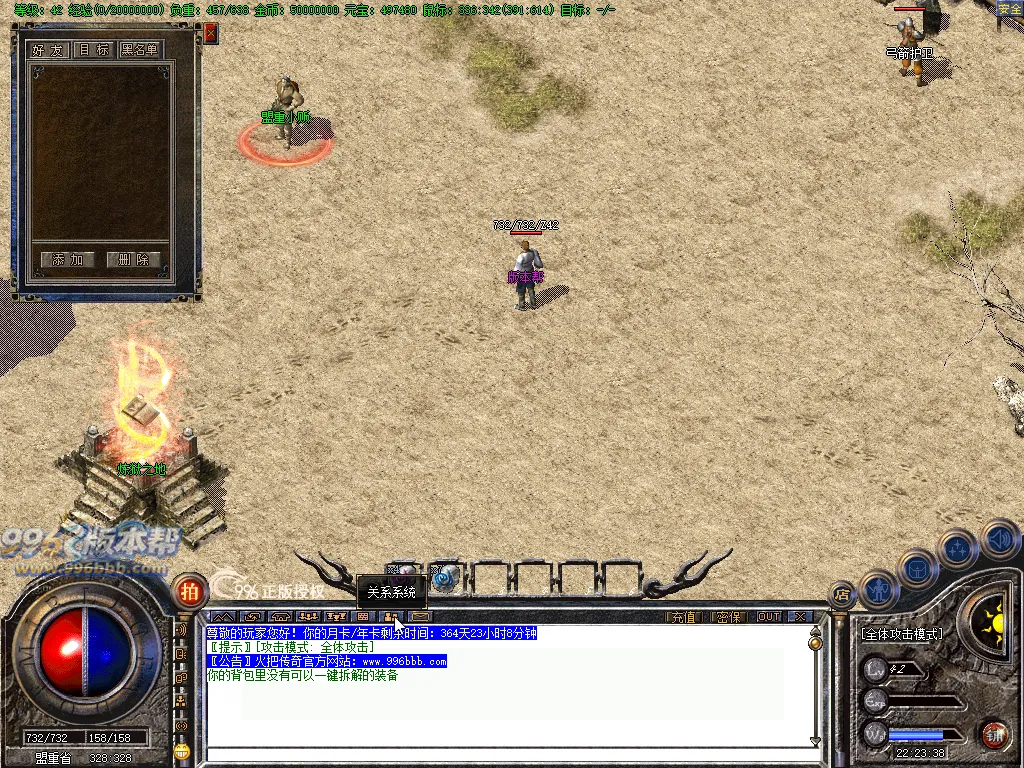Open the skills sparkle stars icon
The width and height of the screenshot is (1024, 768).
coord(958,548)
